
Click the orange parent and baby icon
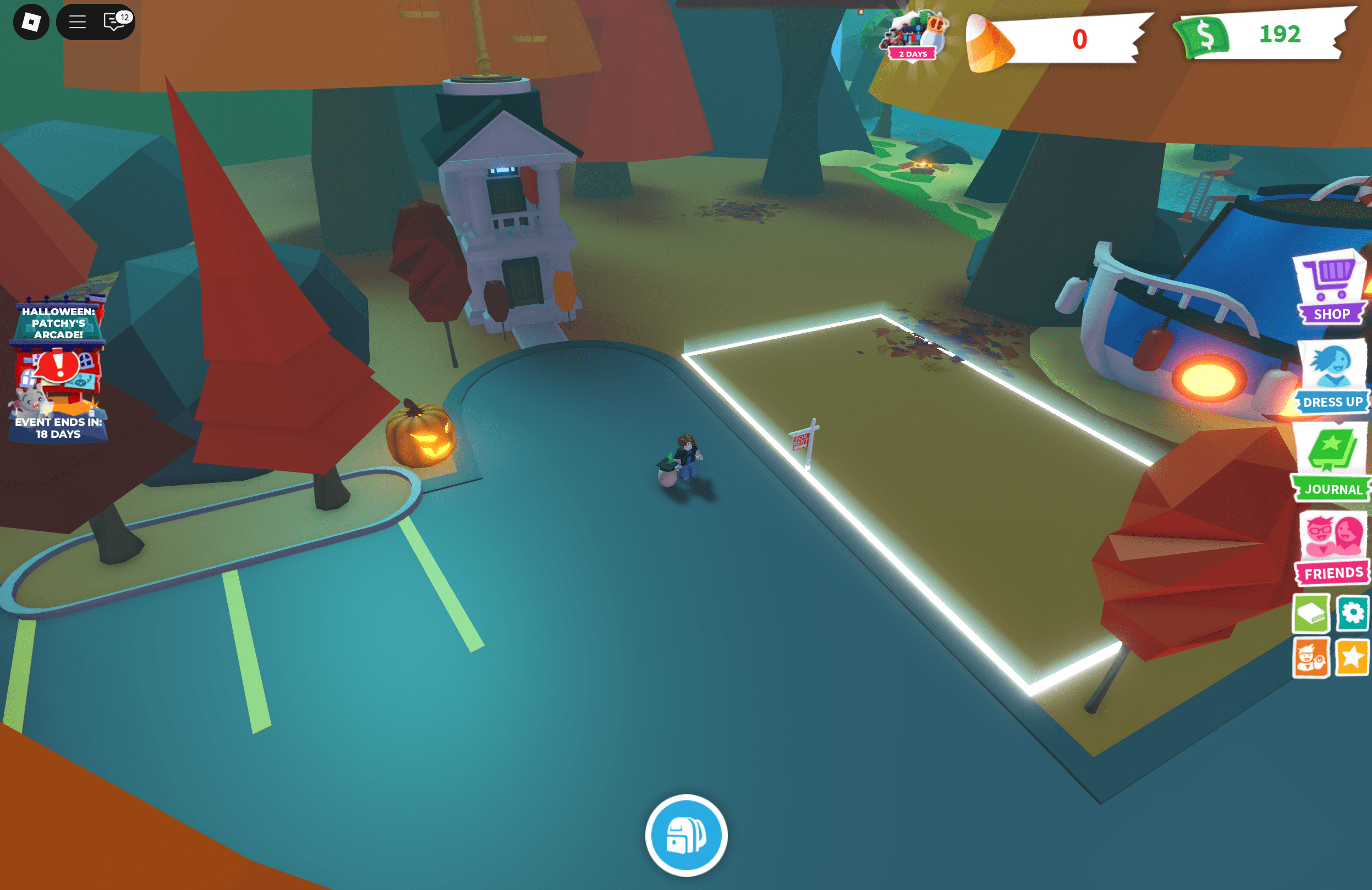coord(1311,657)
